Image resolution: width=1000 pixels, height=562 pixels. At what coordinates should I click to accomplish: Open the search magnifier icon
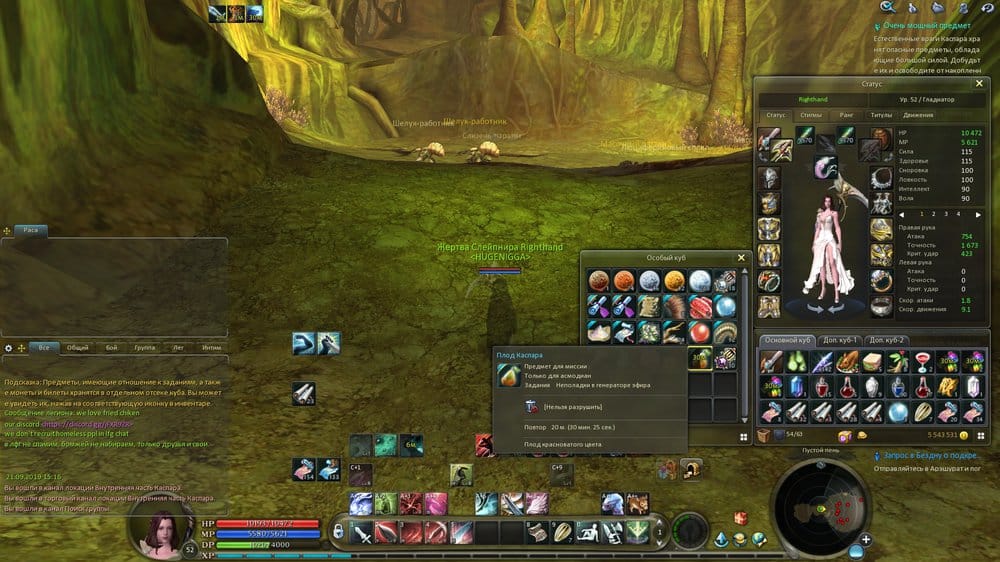coord(886,7)
